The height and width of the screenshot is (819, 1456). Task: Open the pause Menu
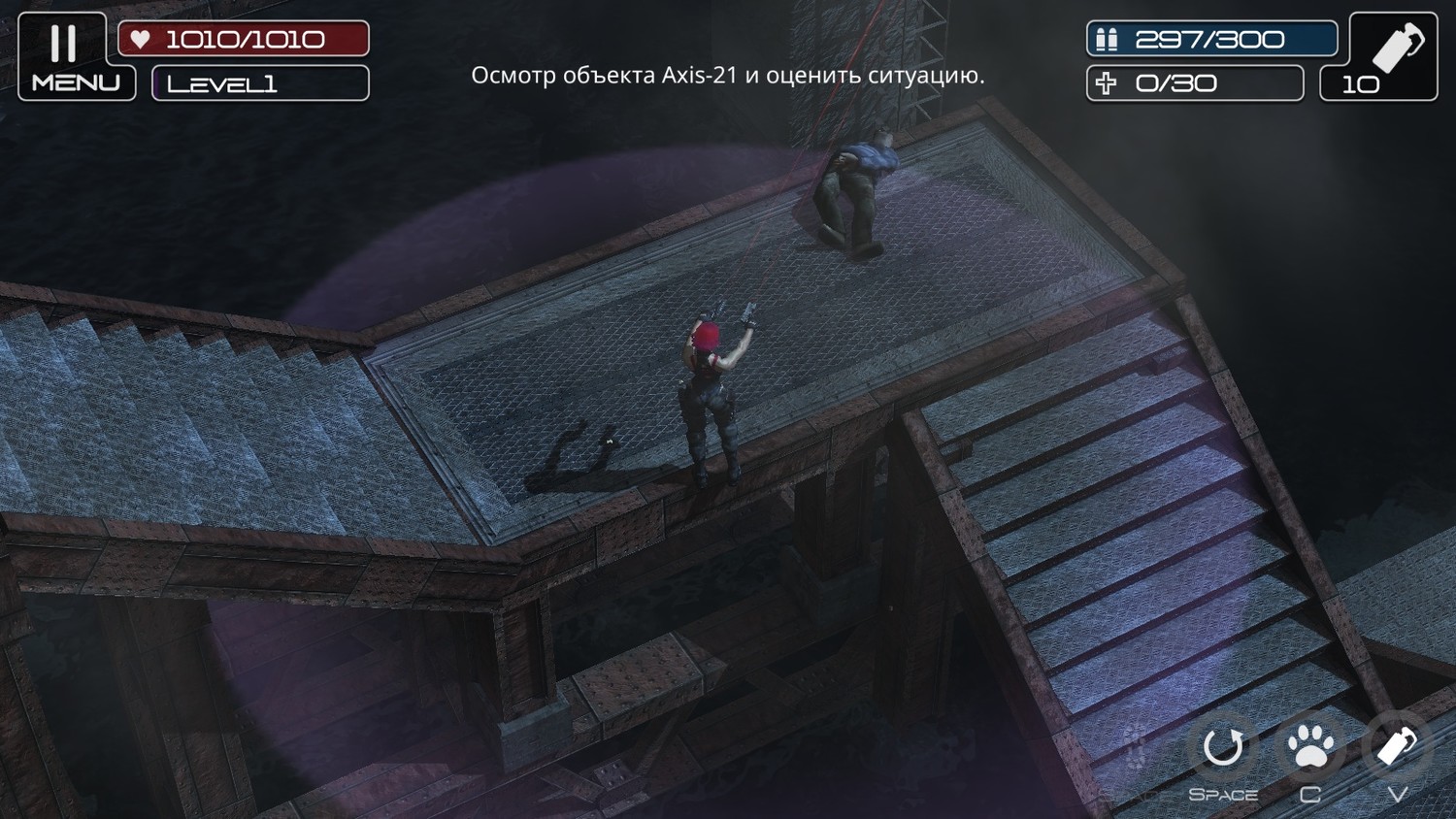click(76, 57)
